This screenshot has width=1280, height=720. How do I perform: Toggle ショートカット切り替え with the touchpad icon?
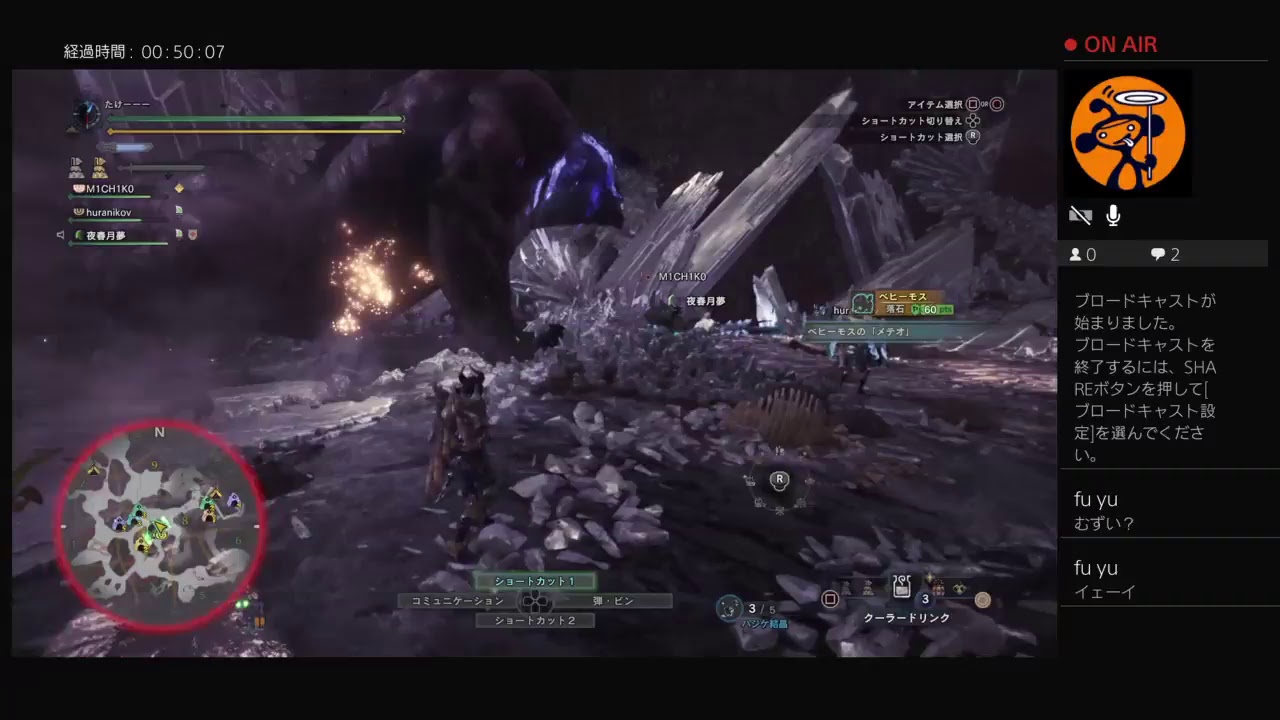[973, 121]
